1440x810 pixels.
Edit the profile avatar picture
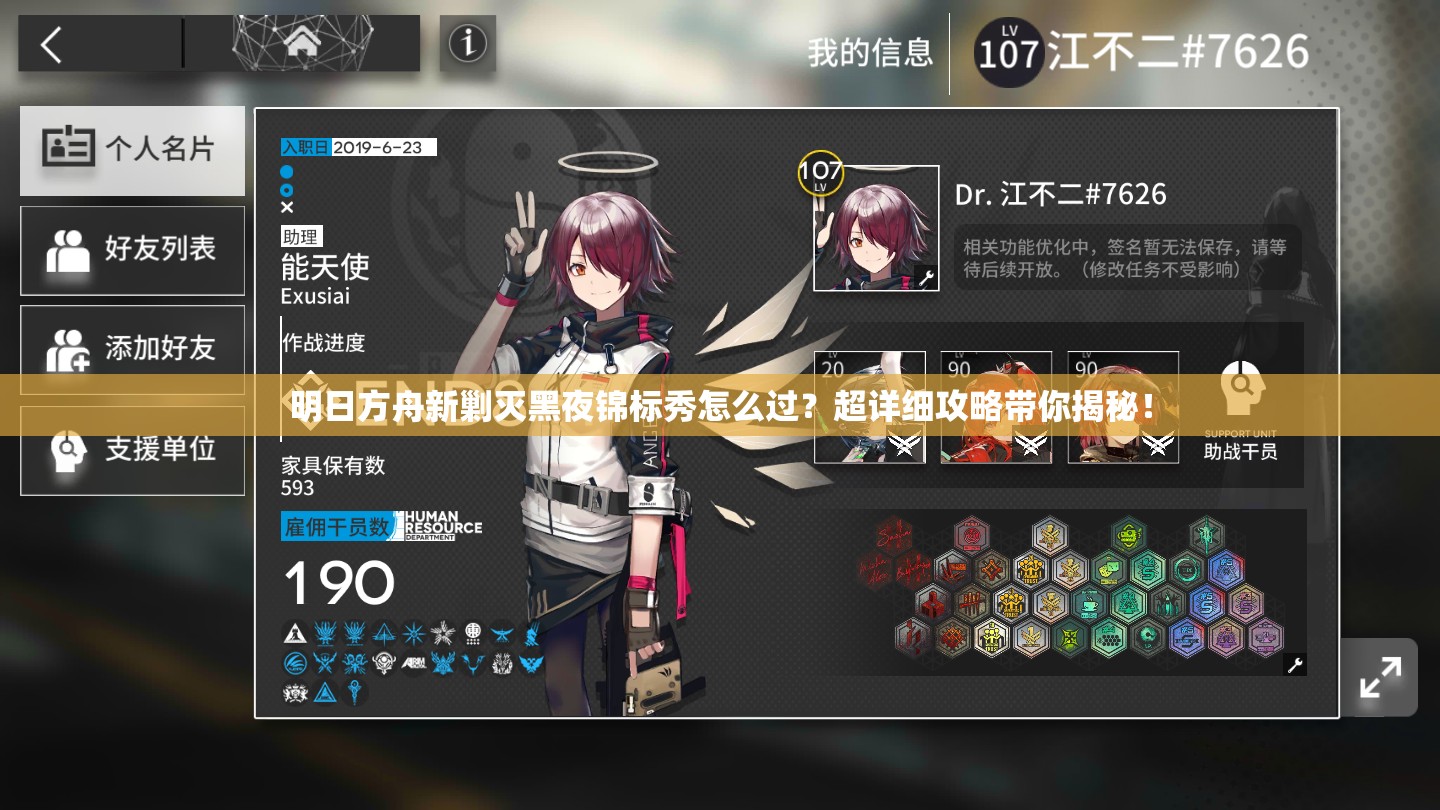[x=876, y=228]
